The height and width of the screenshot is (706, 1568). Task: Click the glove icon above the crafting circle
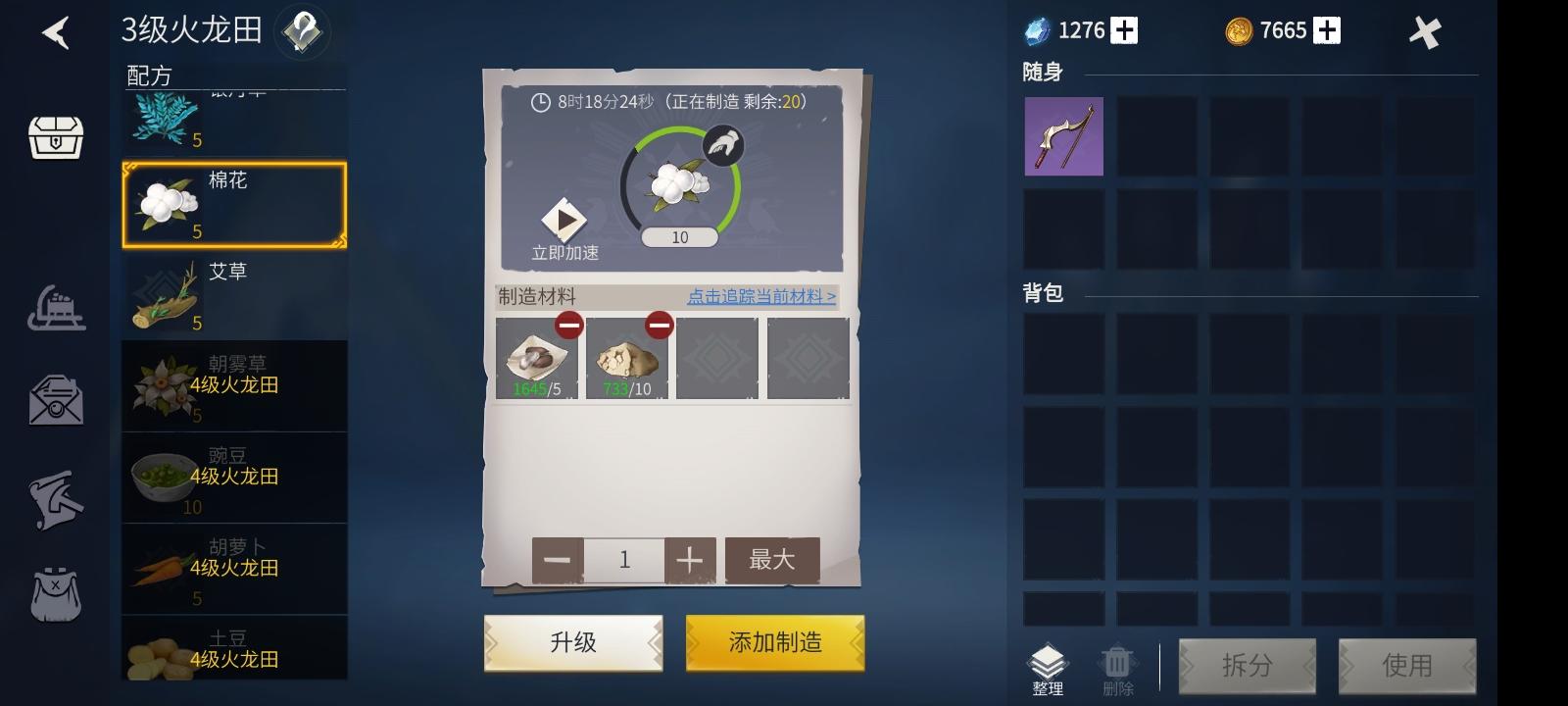click(x=722, y=145)
